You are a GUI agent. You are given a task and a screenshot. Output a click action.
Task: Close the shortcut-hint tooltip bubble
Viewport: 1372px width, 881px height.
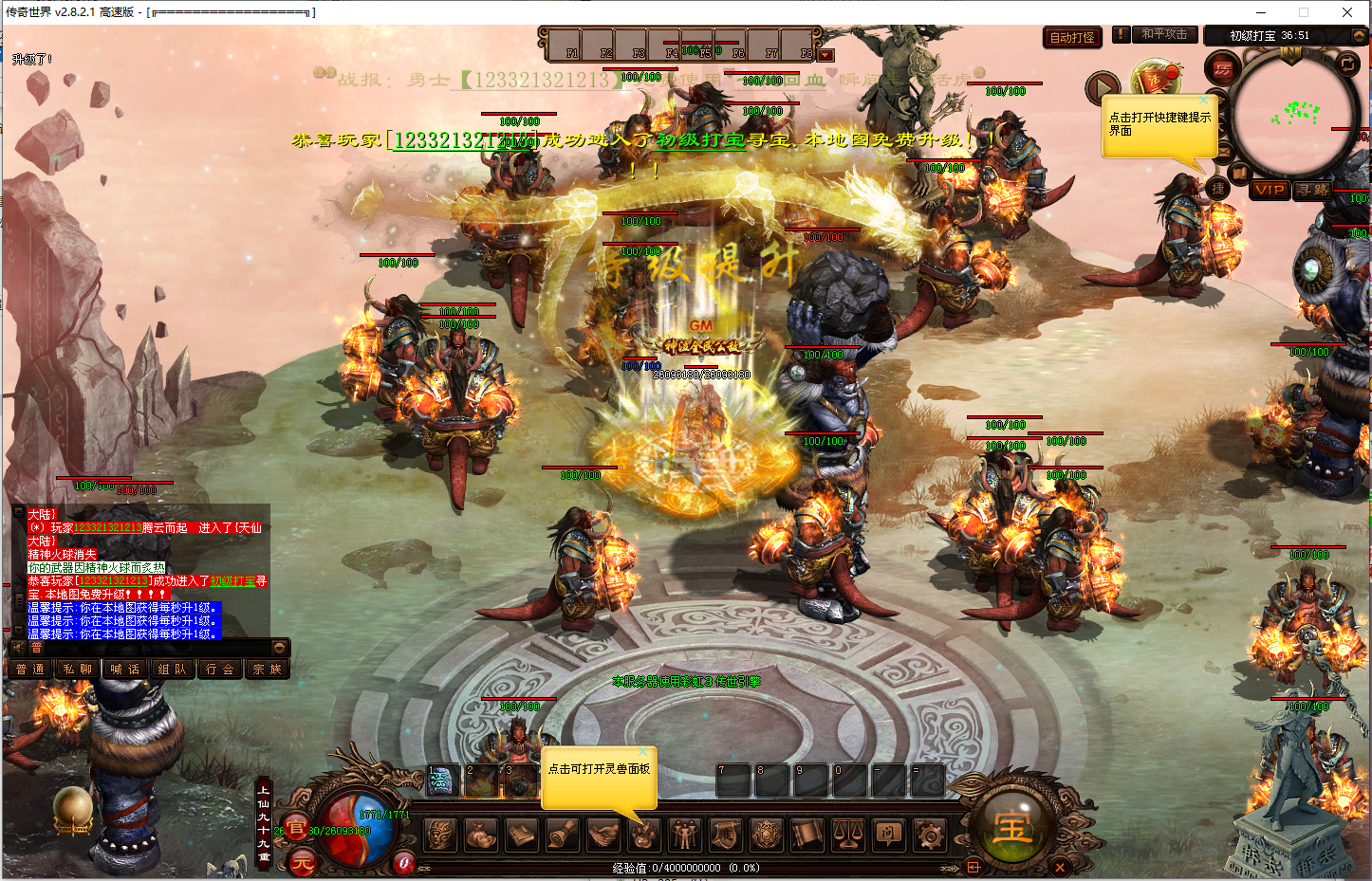1205,101
